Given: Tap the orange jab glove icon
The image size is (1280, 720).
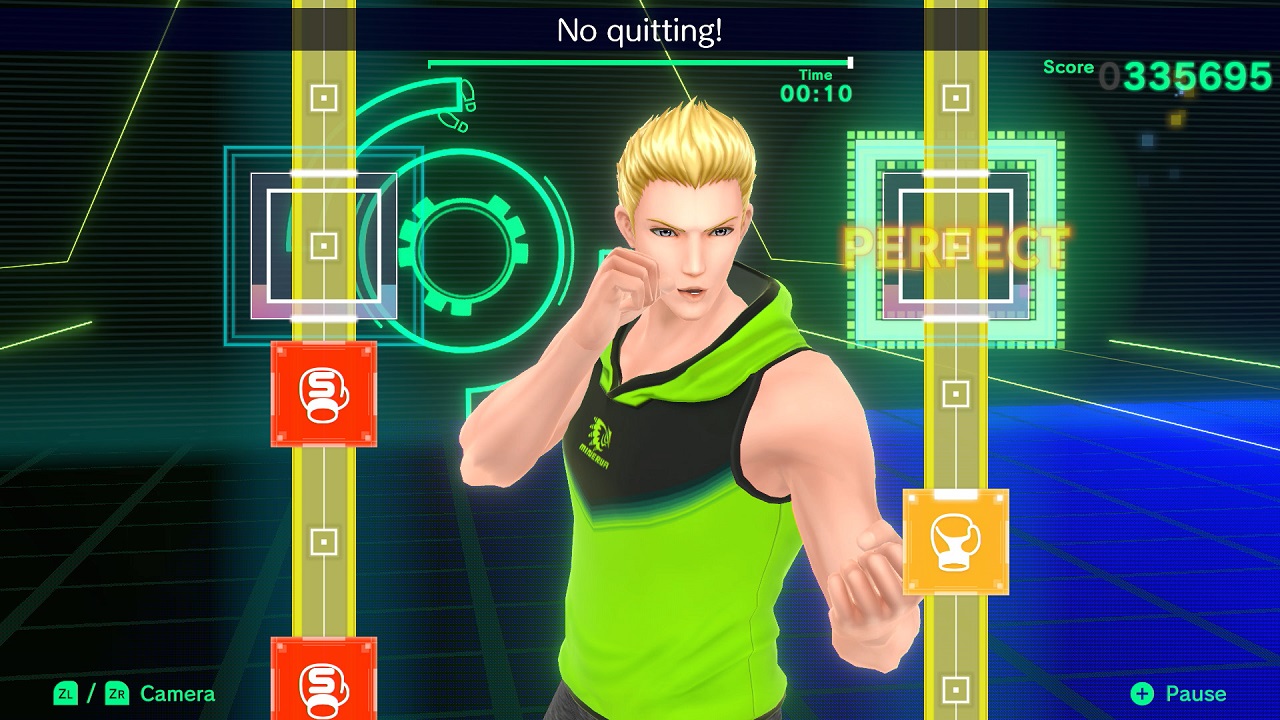Looking at the screenshot, I should click(955, 542).
